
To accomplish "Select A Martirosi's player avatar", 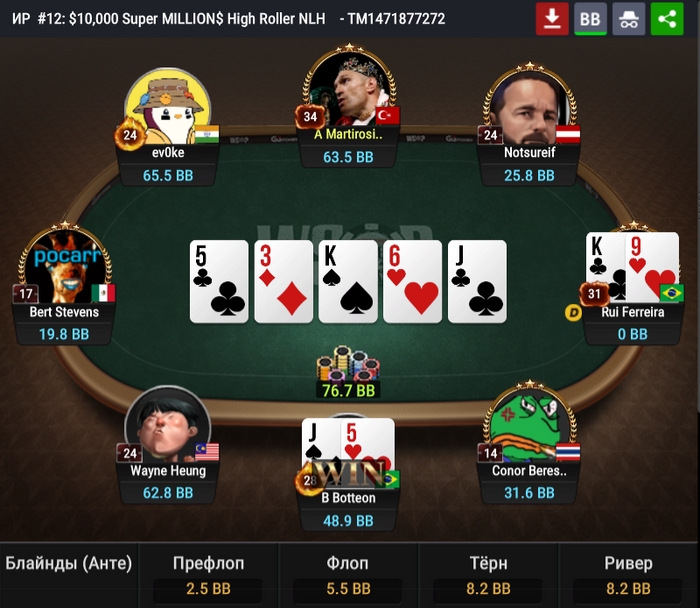I will pos(347,90).
